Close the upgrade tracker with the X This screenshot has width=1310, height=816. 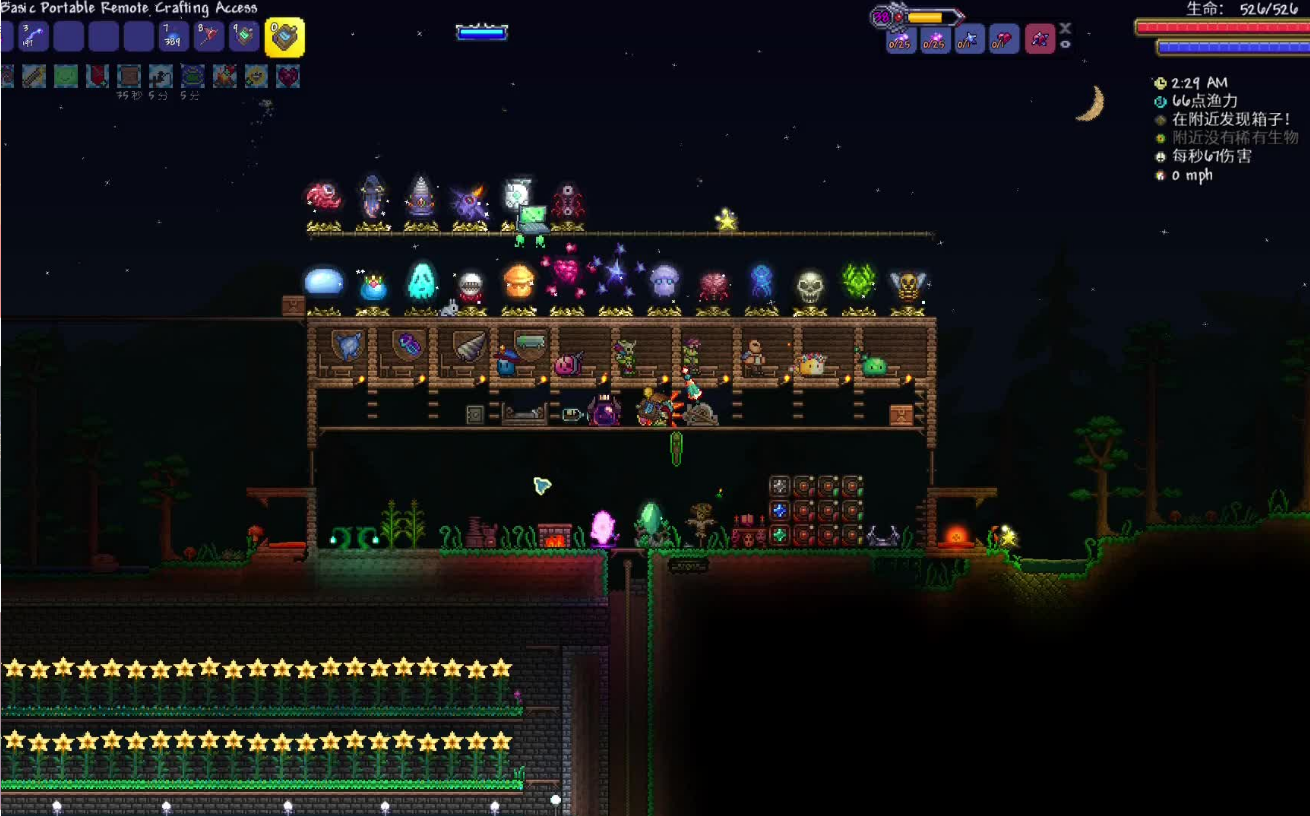[x=1066, y=28]
